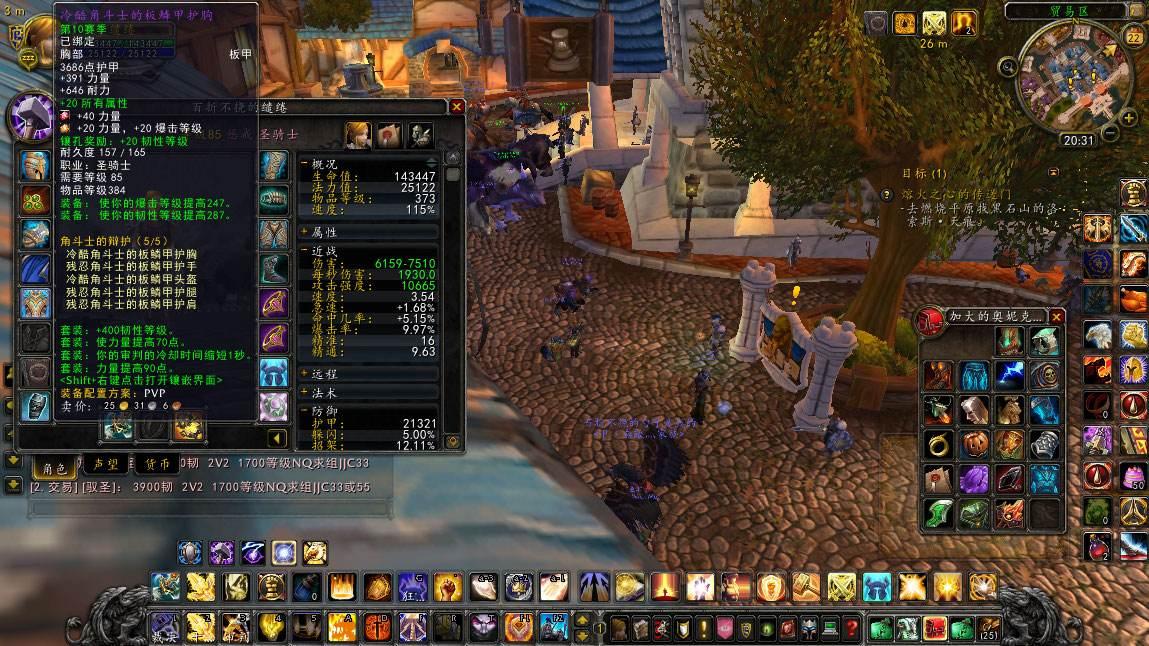Viewport: 1149px width, 646px height.
Task: Open the red question mark help button
Action: point(852,629)
